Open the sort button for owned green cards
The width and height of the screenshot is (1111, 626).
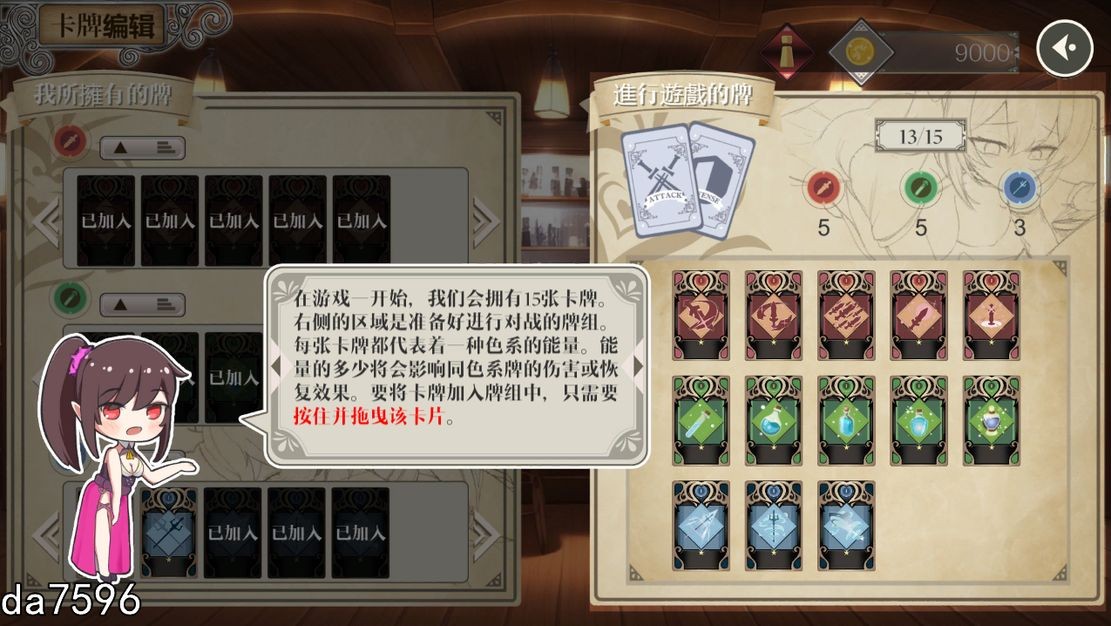143,305
